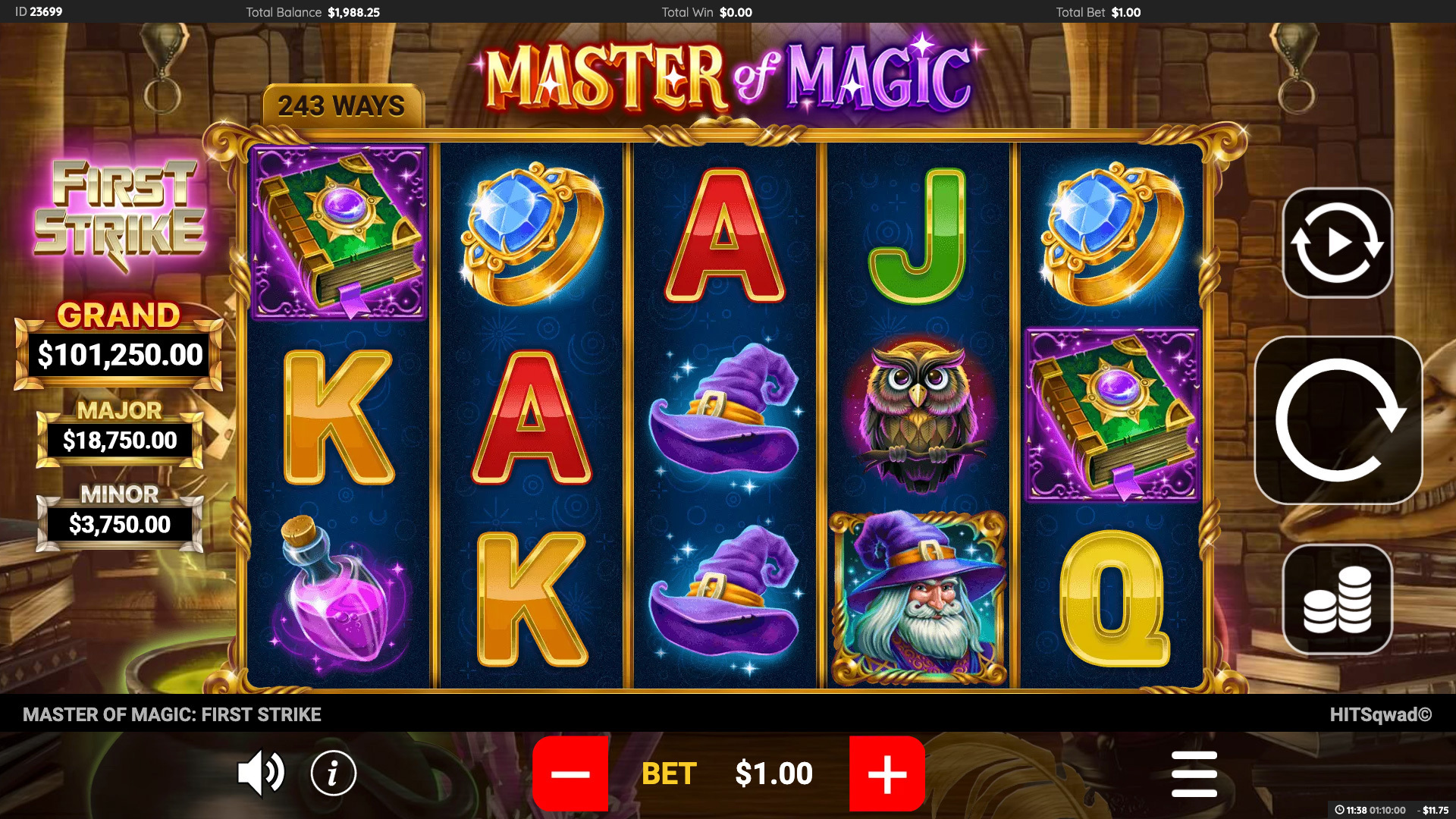This screenshot has height=819, width=1456.
Task: Open the coin denomination settings
Action: point(1337,598)
